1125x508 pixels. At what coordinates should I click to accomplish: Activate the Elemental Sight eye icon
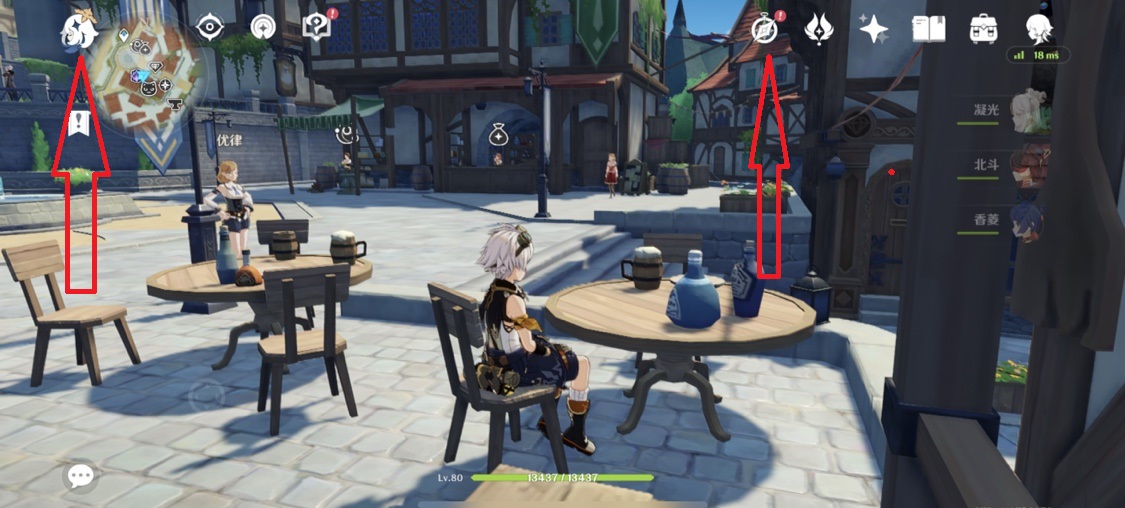210,28
